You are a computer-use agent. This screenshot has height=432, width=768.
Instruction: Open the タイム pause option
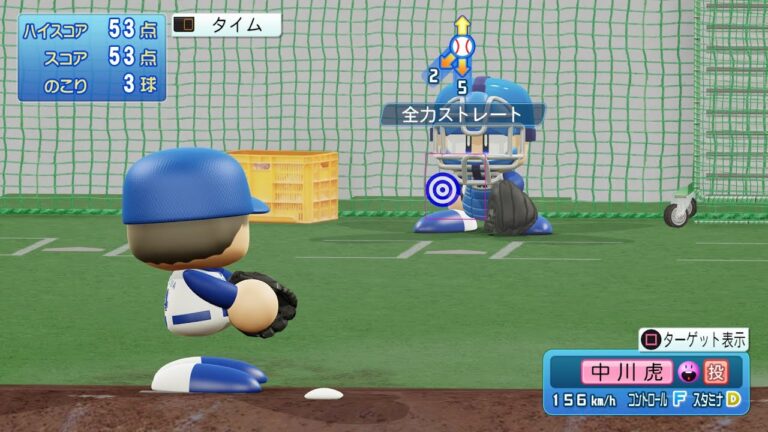[226, 25]
